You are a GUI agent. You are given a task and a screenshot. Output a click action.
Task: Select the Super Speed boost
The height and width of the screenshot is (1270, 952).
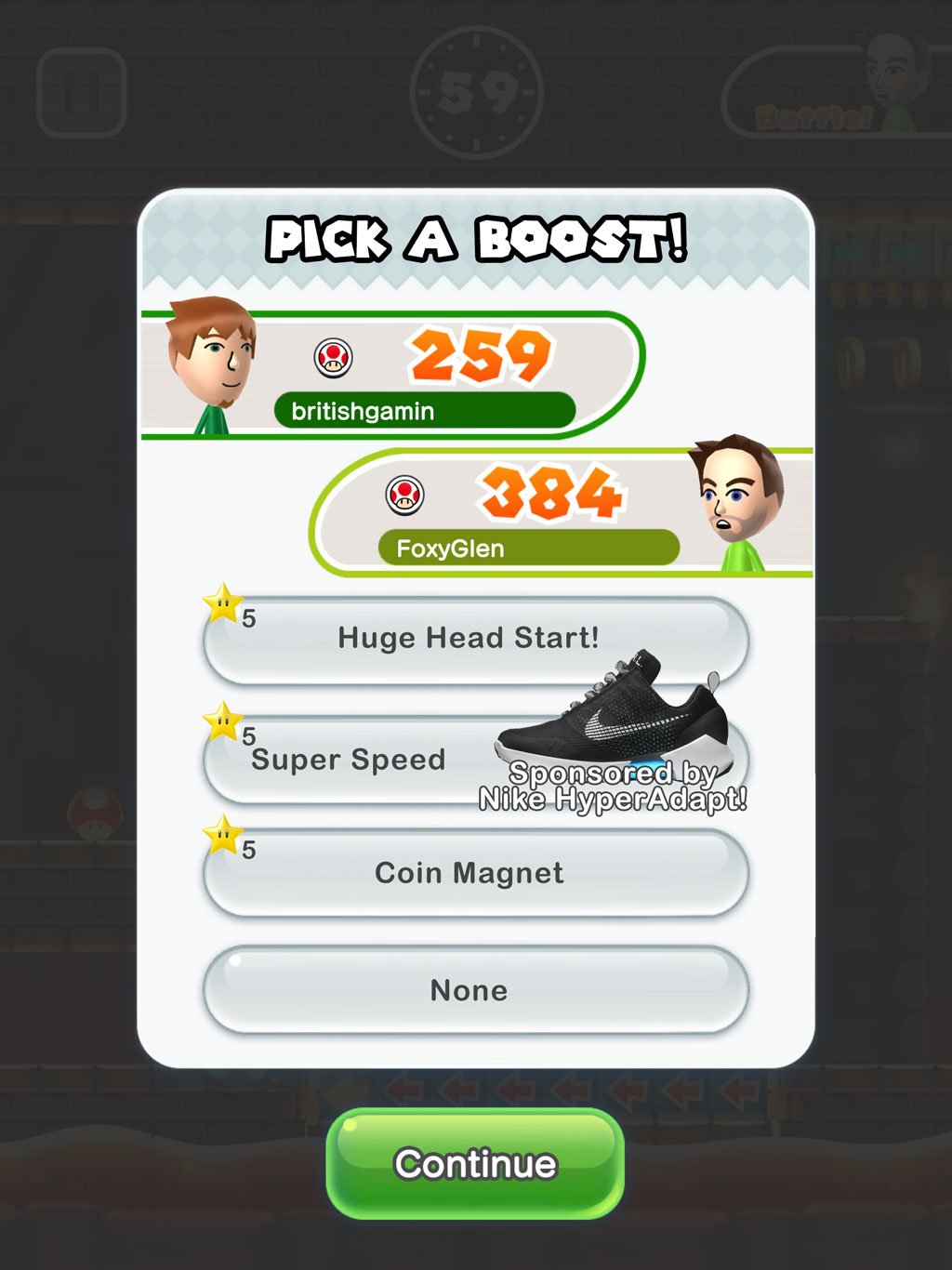pyautogui.click(x=349, y=761)
